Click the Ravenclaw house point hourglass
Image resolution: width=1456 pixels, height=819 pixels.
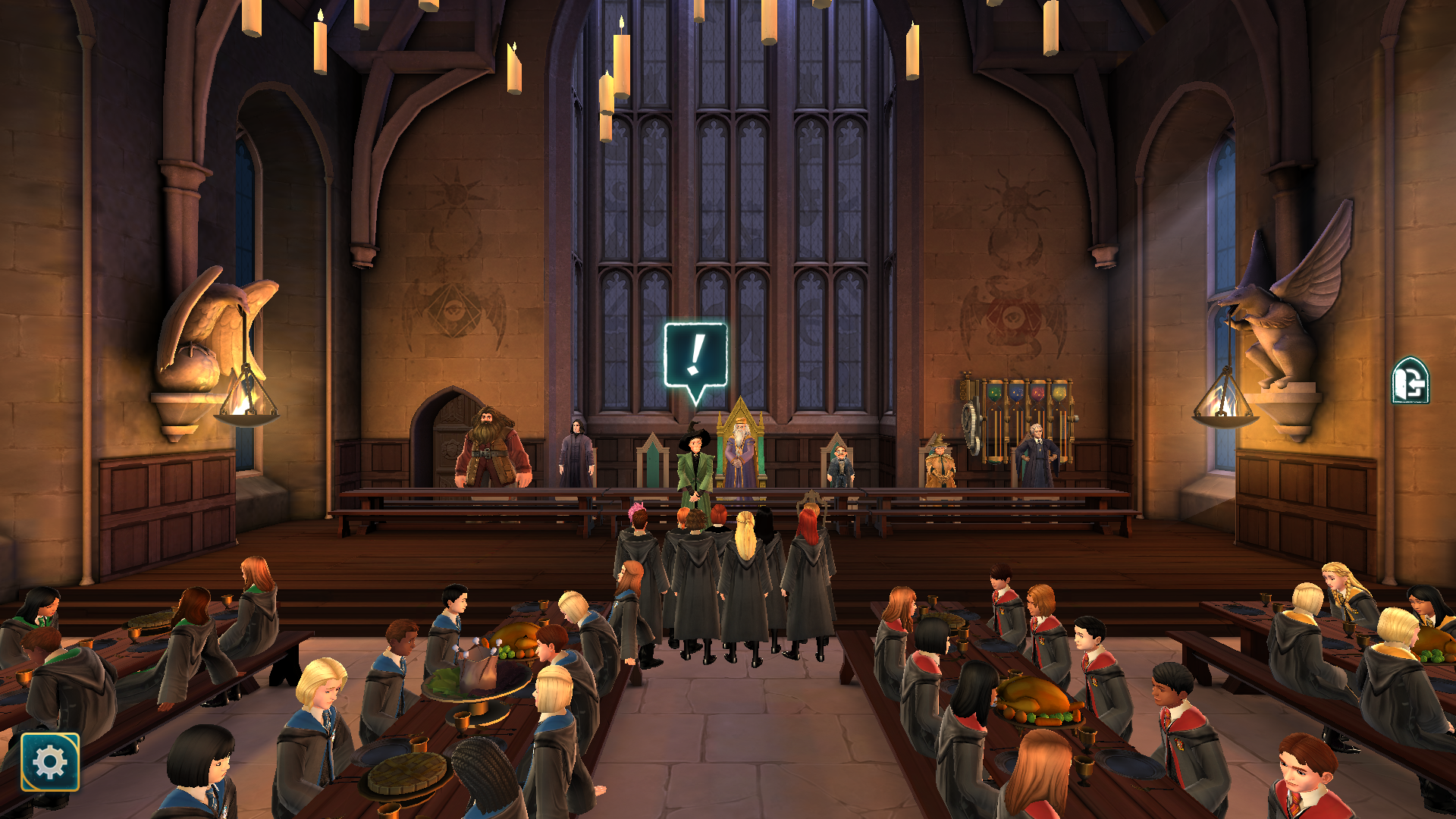(x=1016, y=394)
